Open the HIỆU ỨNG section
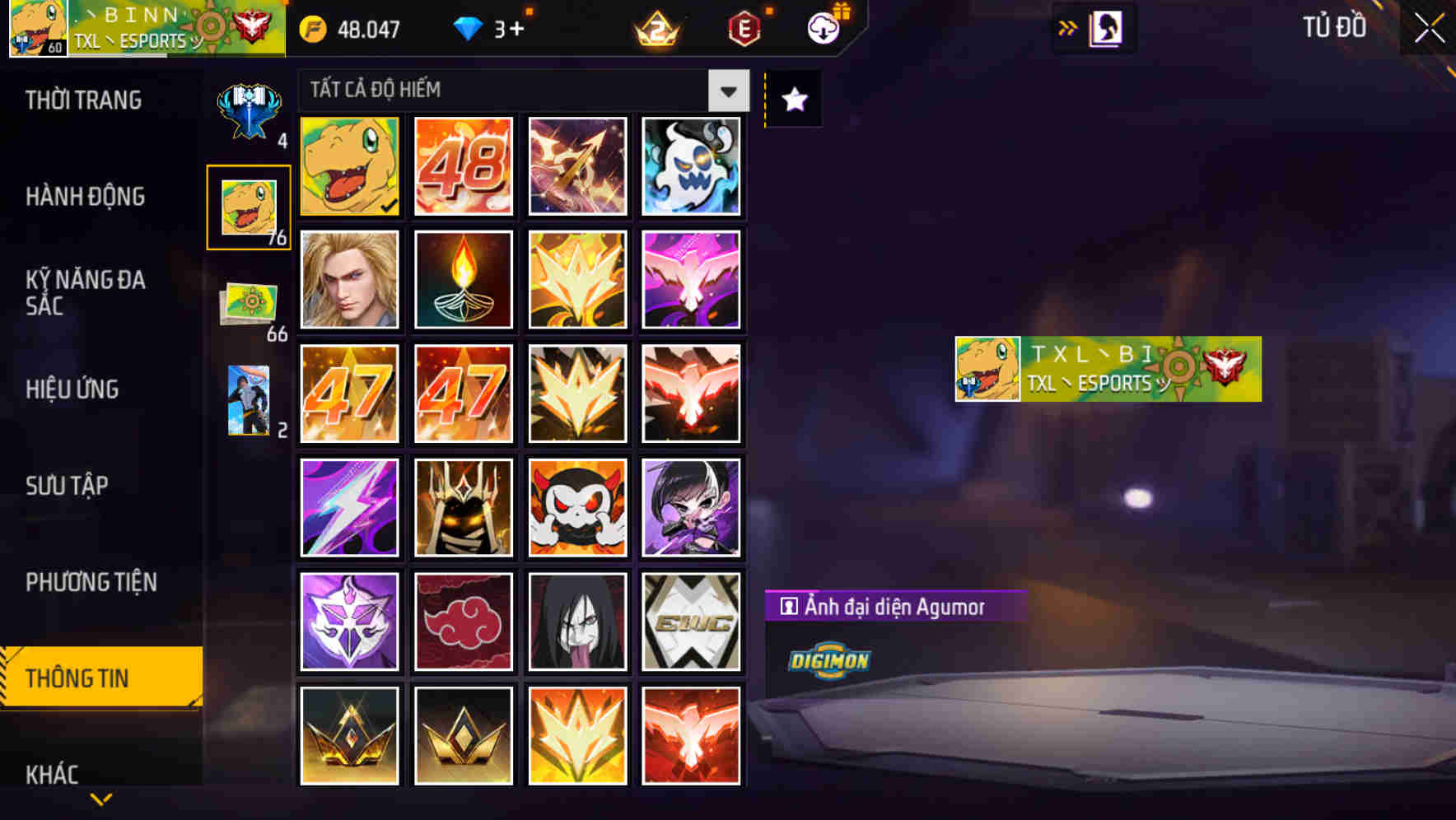 point(74,389)
